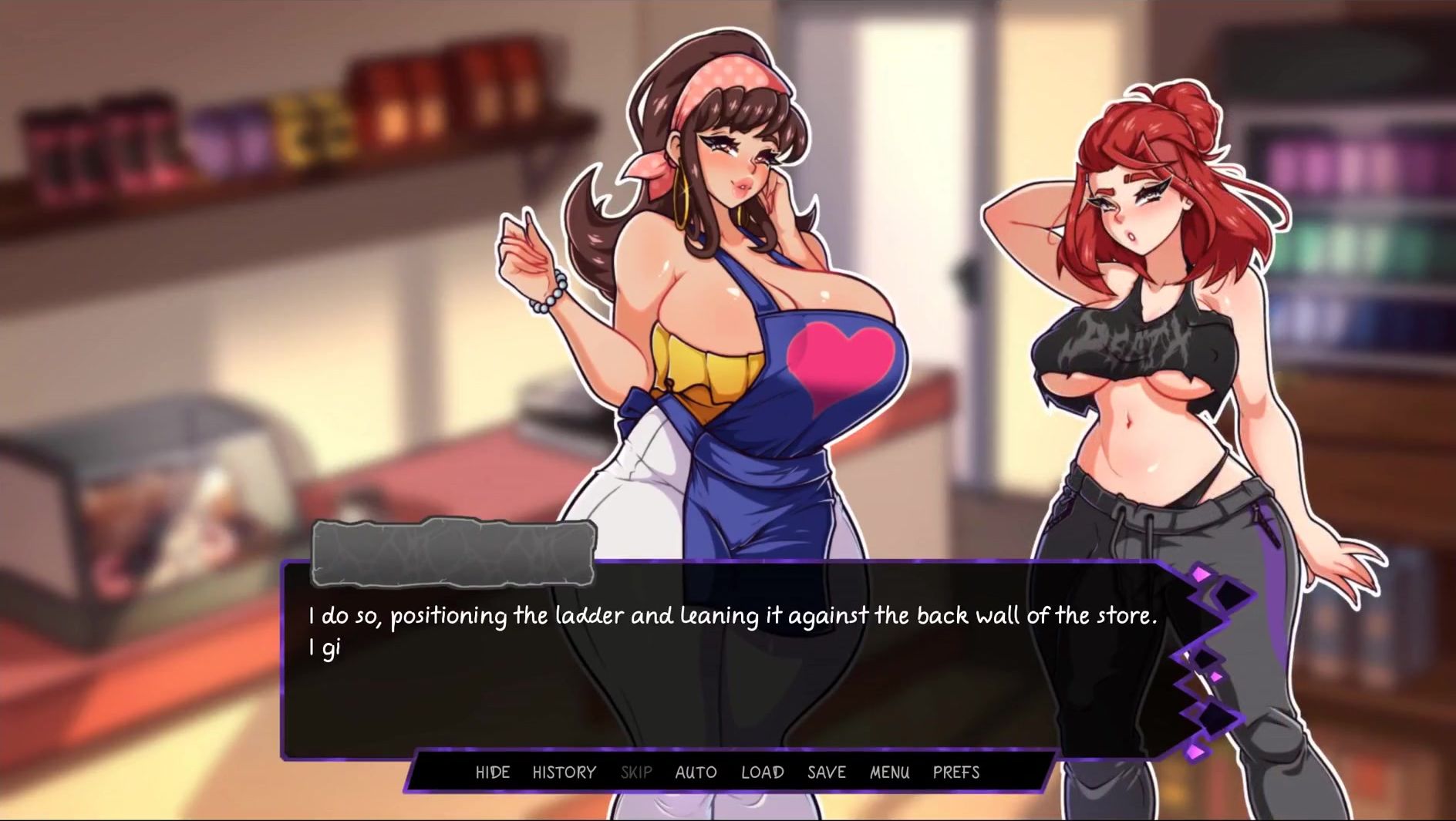1456x821 pixels.
Task: Open the dialogue HISTORY log
Action: (x=564, y=772)
